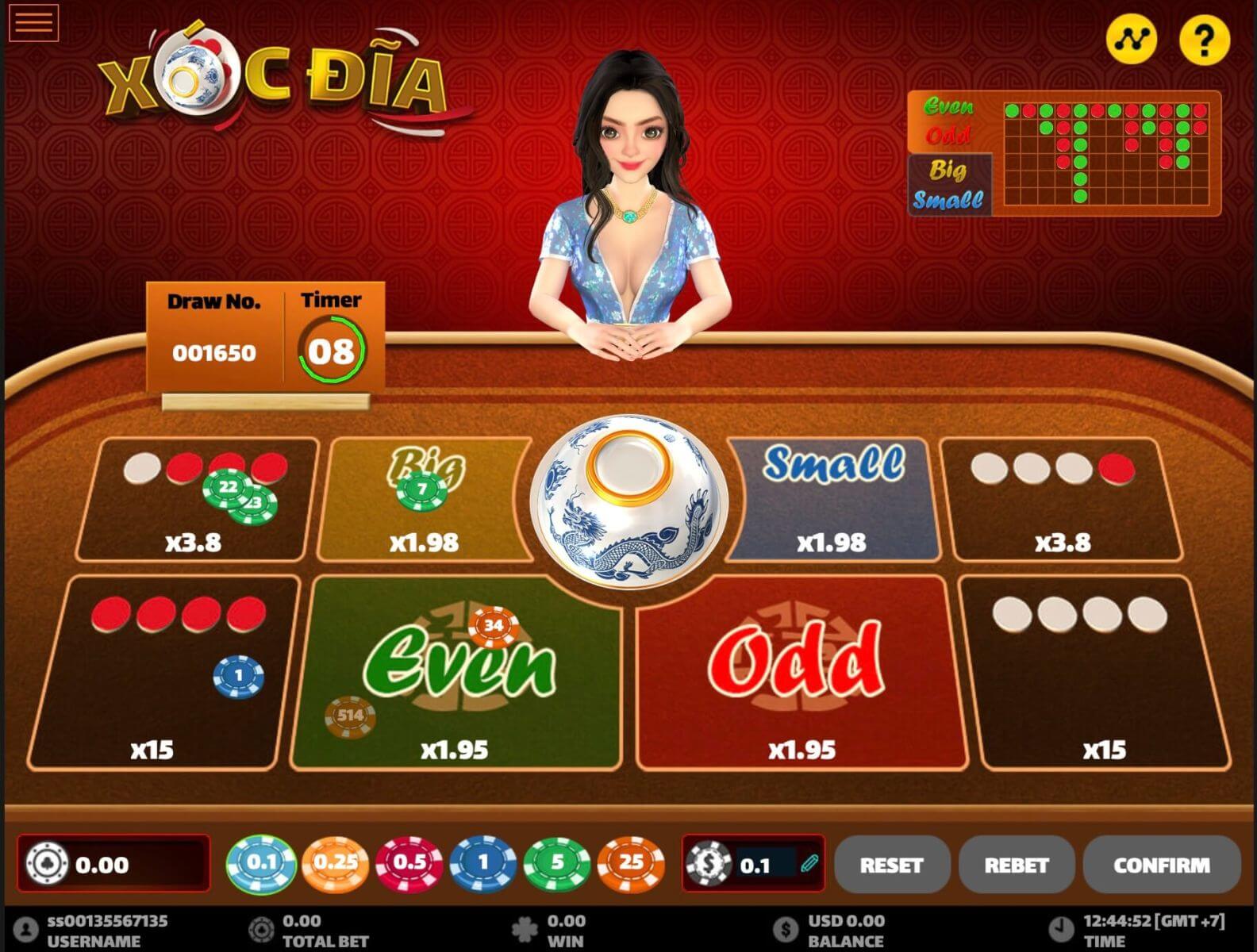Viewport: 1257px width, 952px height.
Task: Place a bet on Even
Action: [x=458, y=673]
